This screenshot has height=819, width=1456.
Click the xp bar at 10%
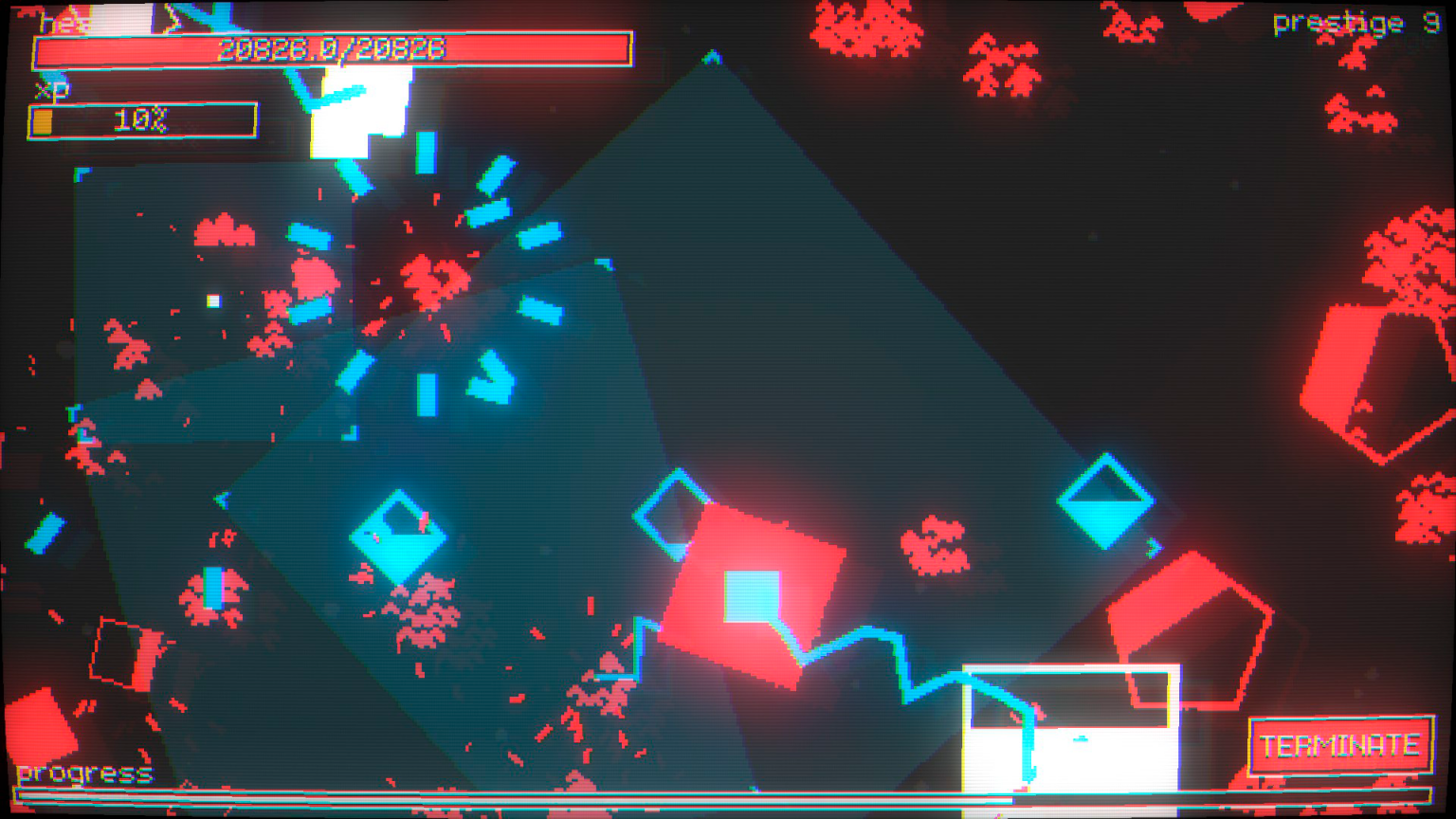point(142,118)
